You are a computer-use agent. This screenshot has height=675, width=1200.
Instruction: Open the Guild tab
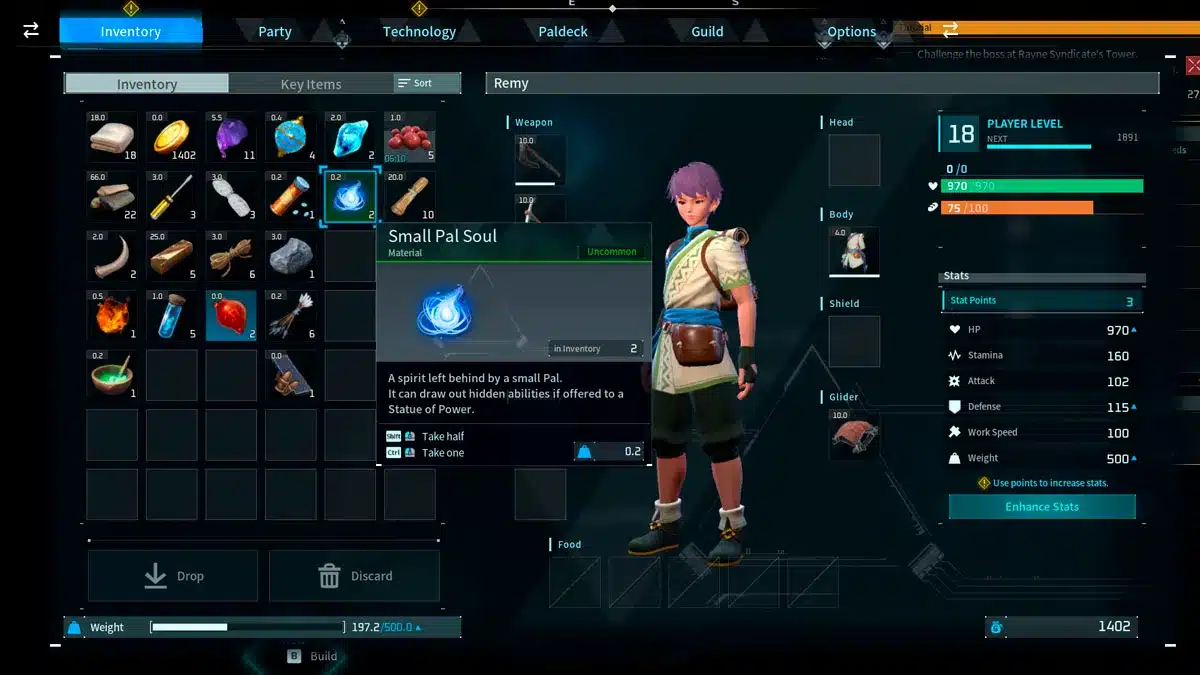click(x=707, y=32)
